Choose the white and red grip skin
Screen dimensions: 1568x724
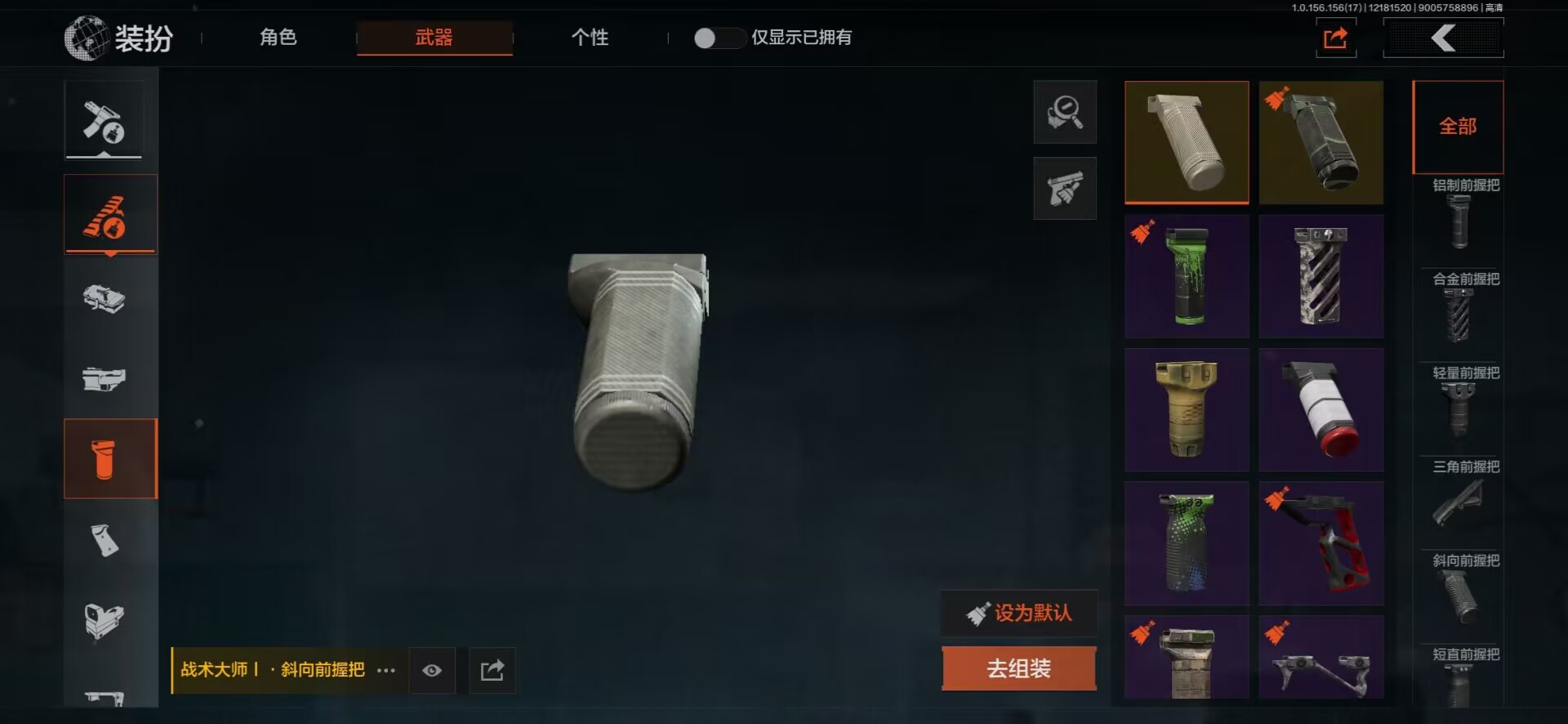[1321, 409]
